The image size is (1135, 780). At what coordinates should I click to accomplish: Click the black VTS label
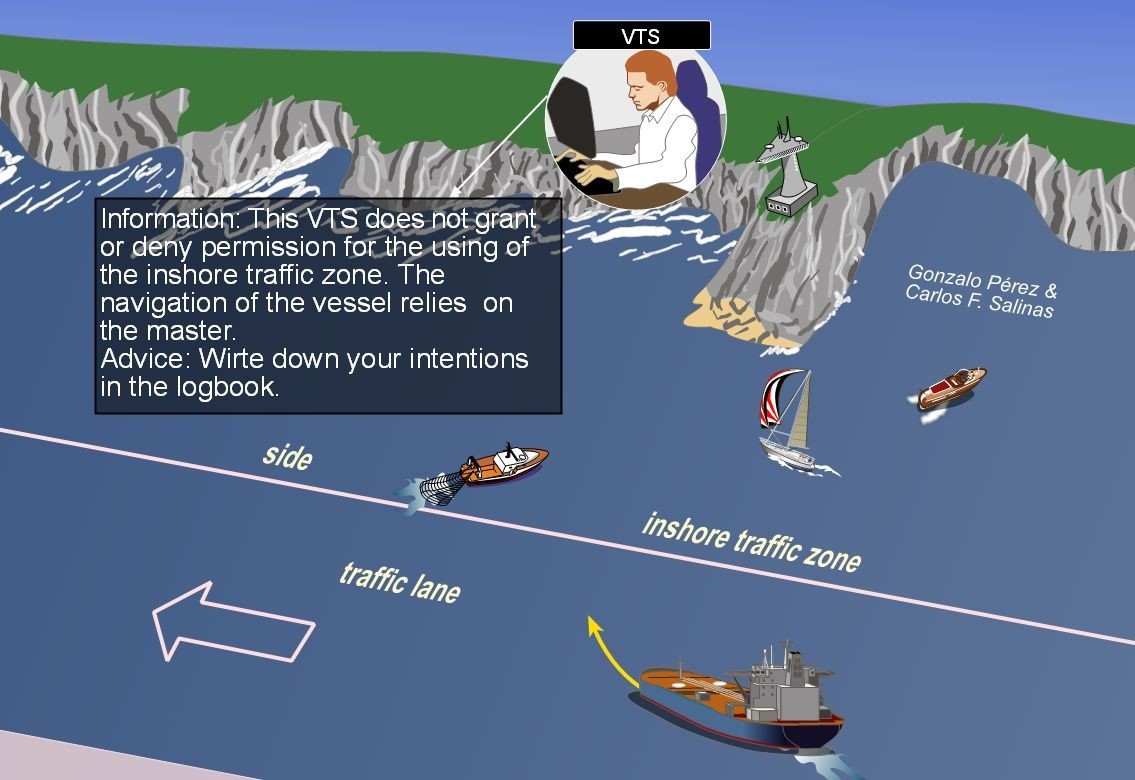pos(641,36)
